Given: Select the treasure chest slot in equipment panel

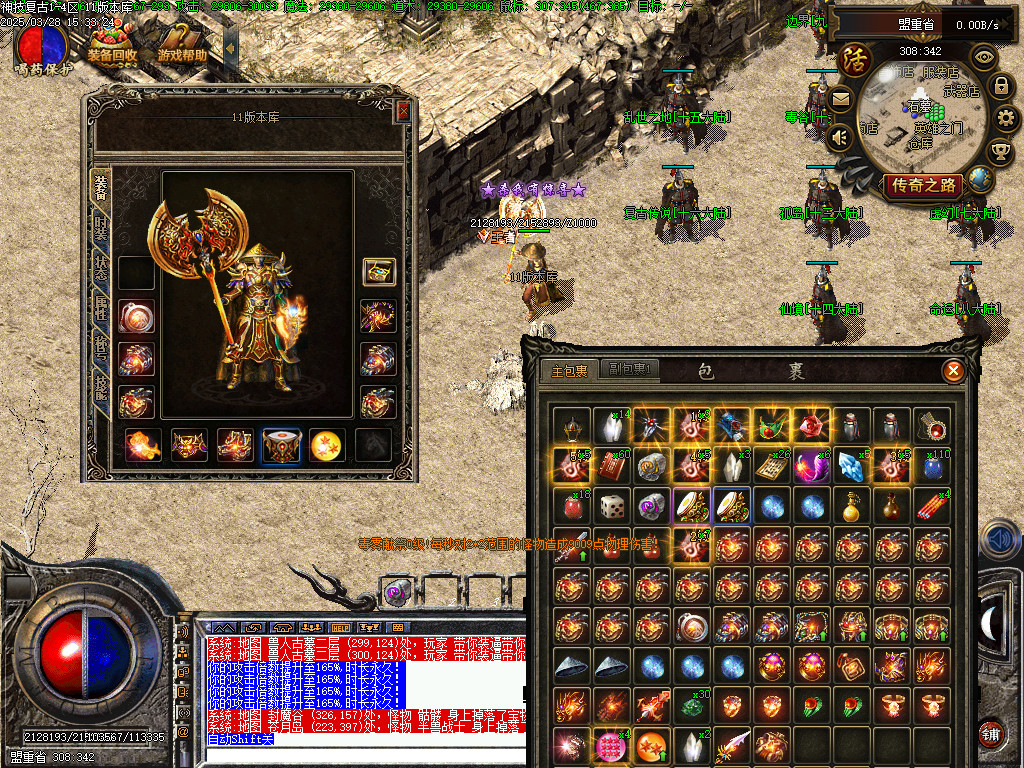Looking at the screenshot, I should [x=379, y=271].
